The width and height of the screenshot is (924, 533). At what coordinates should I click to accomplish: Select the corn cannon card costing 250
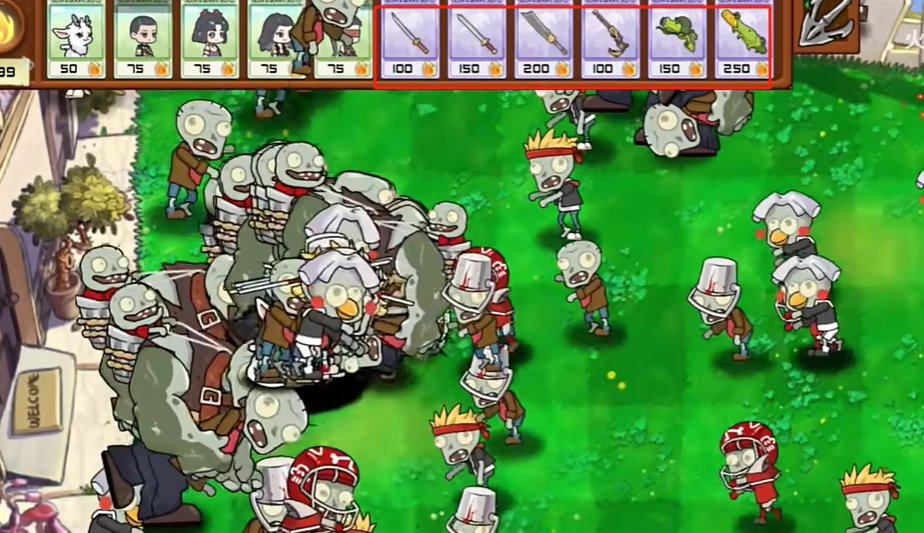coord(742,38)
